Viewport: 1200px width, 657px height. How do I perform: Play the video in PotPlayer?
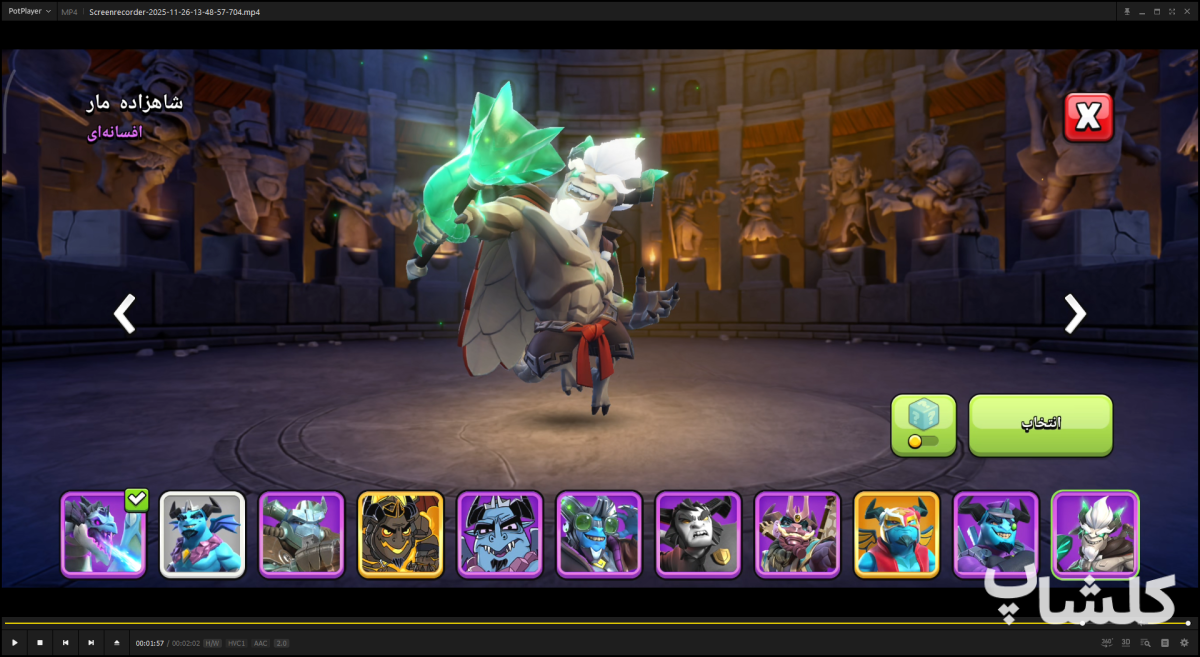(14, 642)
